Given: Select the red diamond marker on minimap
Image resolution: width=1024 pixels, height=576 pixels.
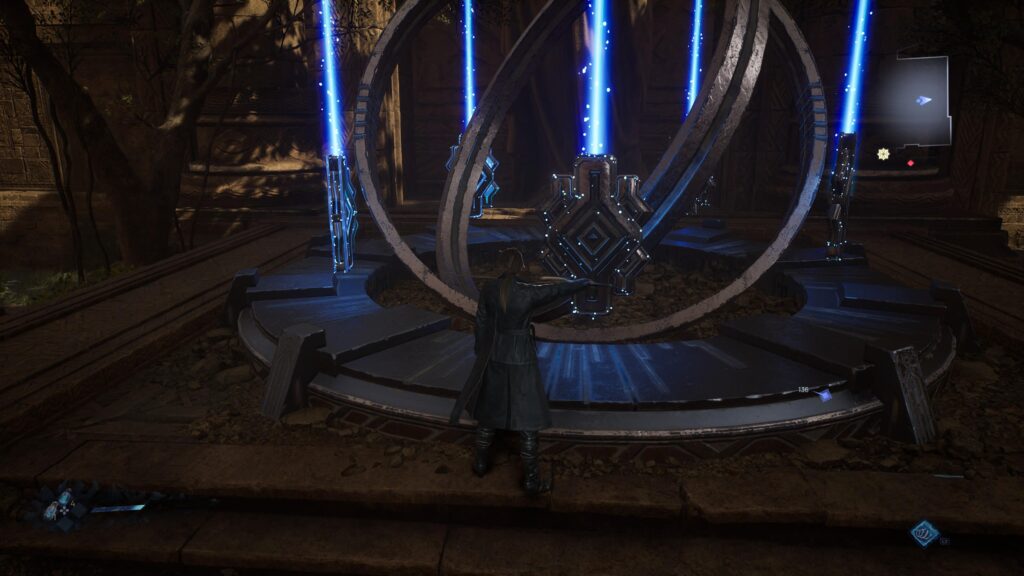Looking at the screenshot, I should point(910,163).
